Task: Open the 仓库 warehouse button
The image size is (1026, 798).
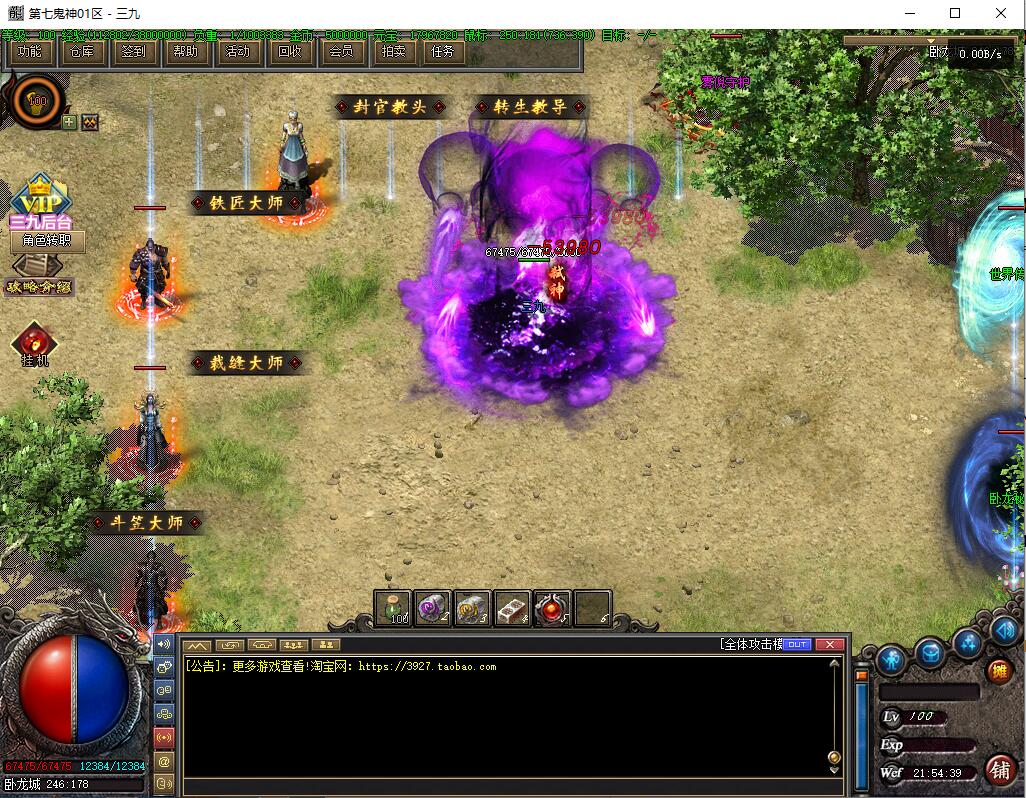Action: pyautogui.click(x=82, y=52)
